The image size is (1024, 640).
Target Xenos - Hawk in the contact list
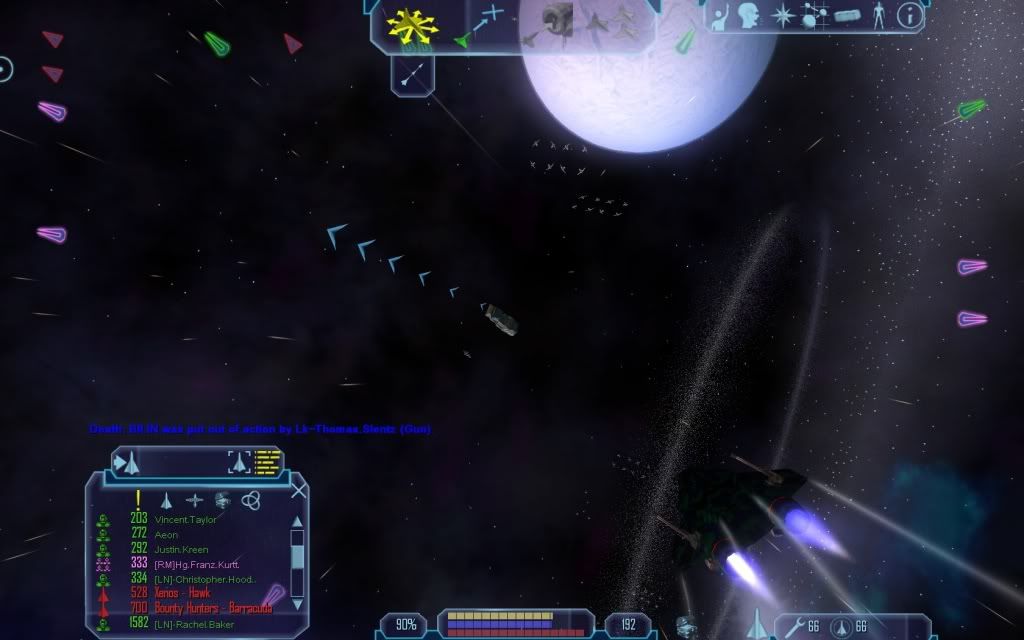point(182,593)
